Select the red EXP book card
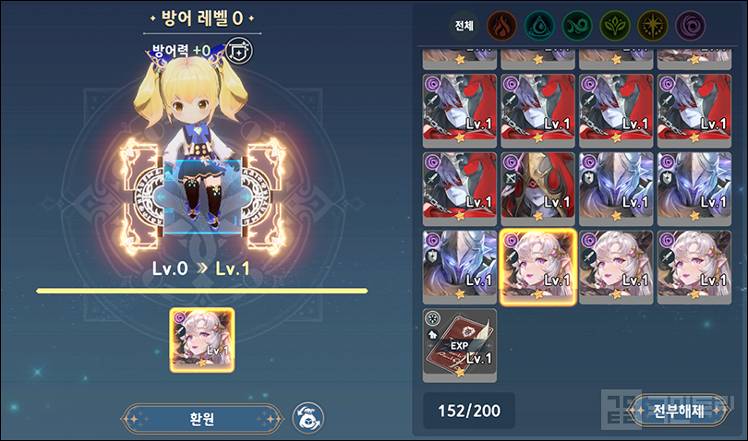The height and width of the screenshot is (441, 748). (x=459, y=344)
